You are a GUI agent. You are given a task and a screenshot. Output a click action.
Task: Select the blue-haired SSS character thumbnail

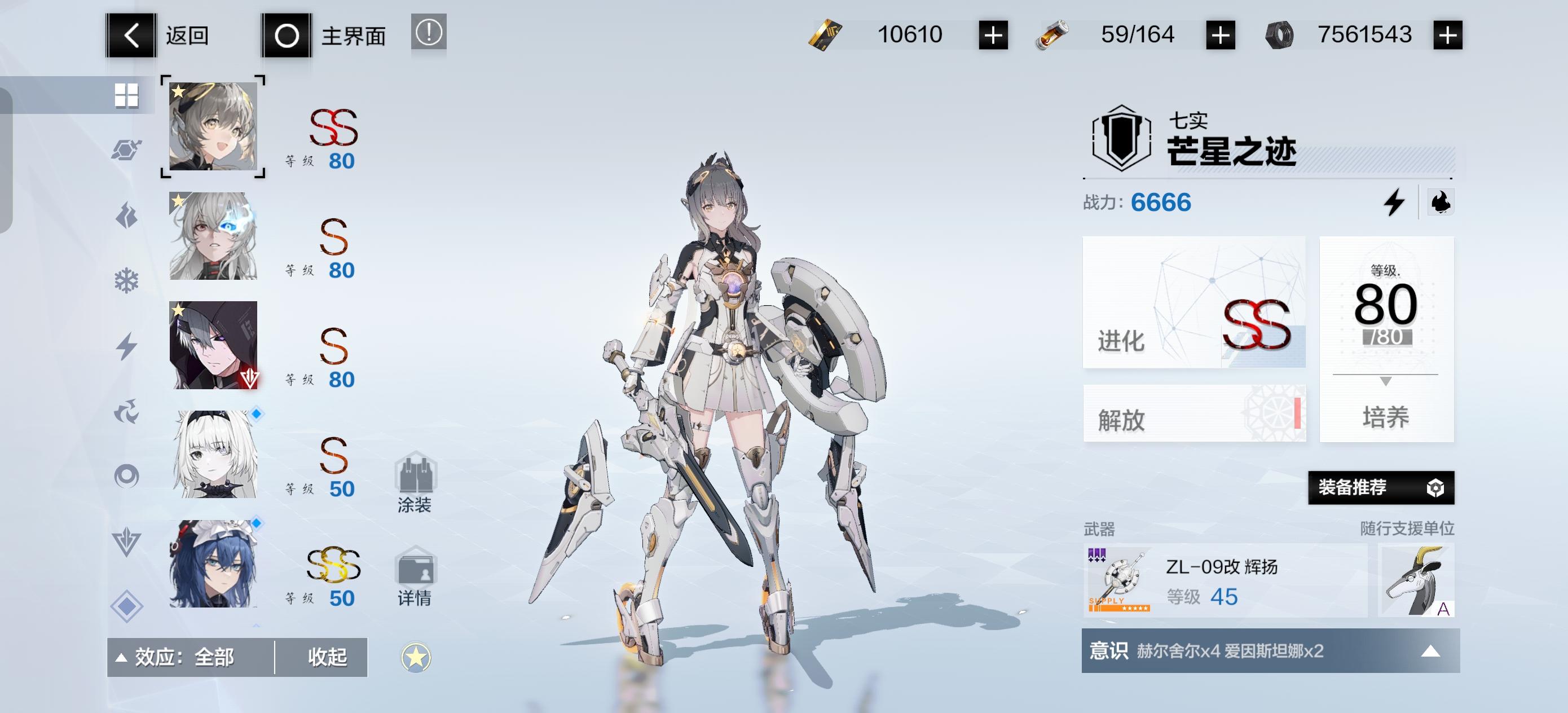[213, 565]
